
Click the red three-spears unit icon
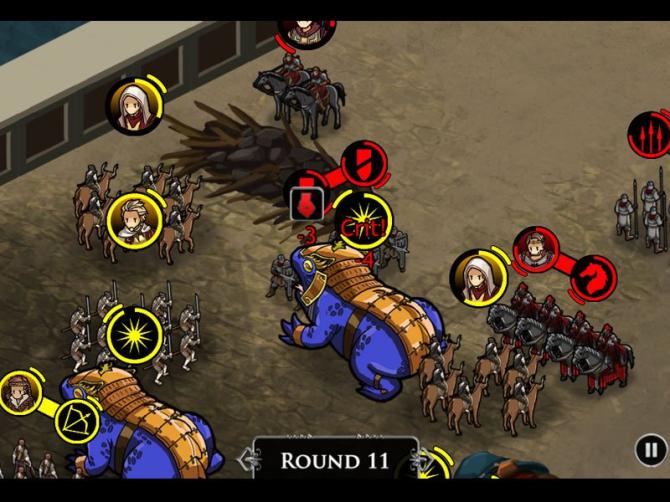[648, 133]
